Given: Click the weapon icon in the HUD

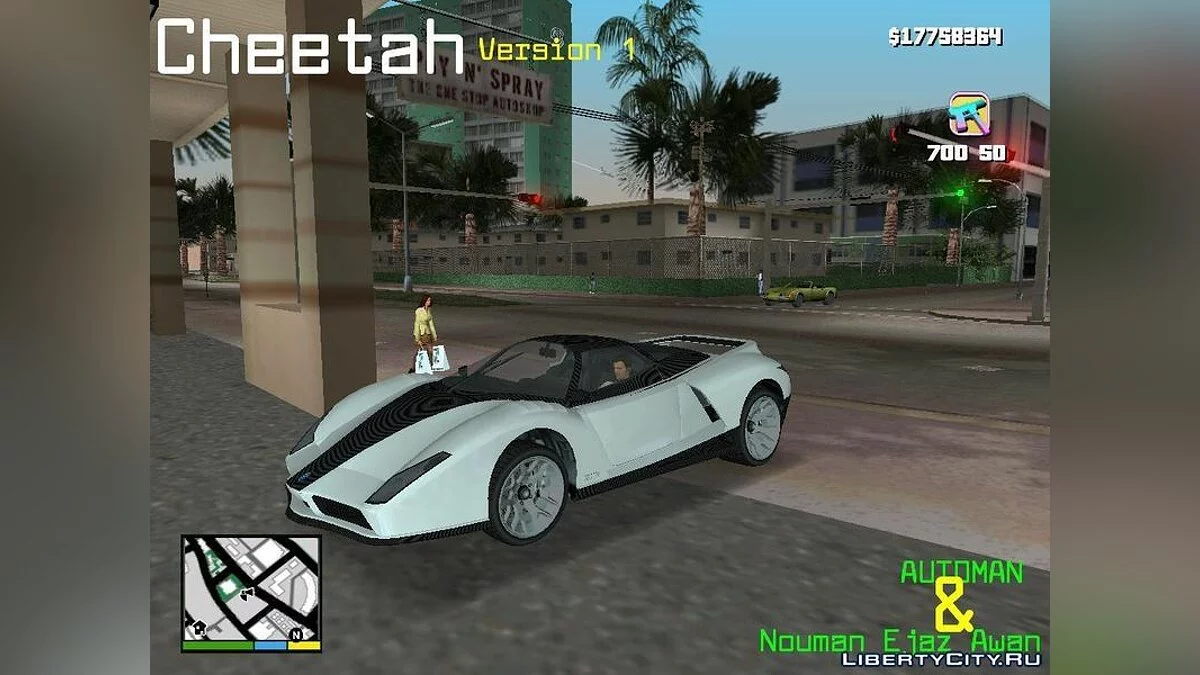Looking at the screenshot, I should coord(968,115).
